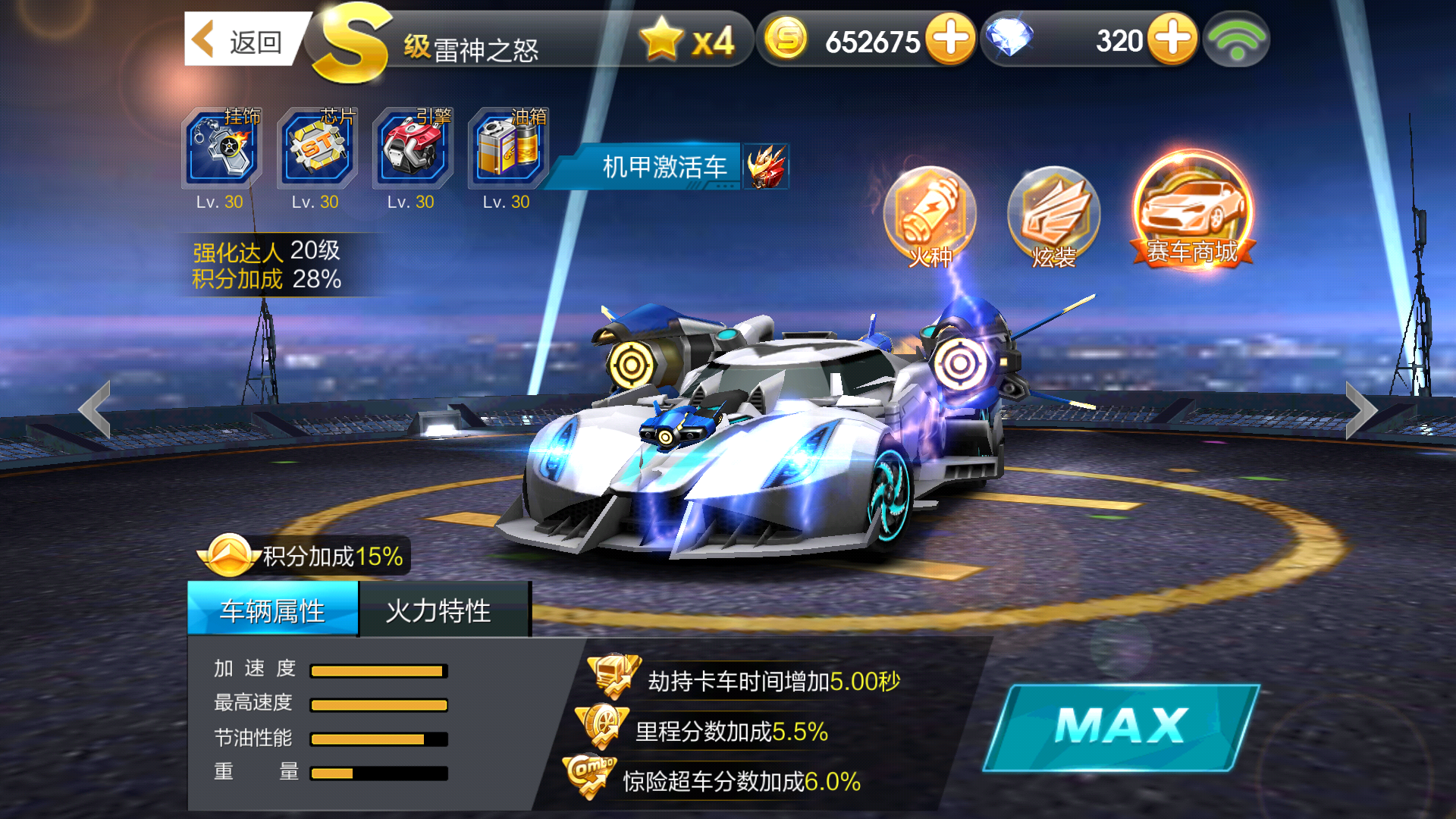Check the network signal indicator
This screenshot has width=1456, height=819.
coord(1238,38)
